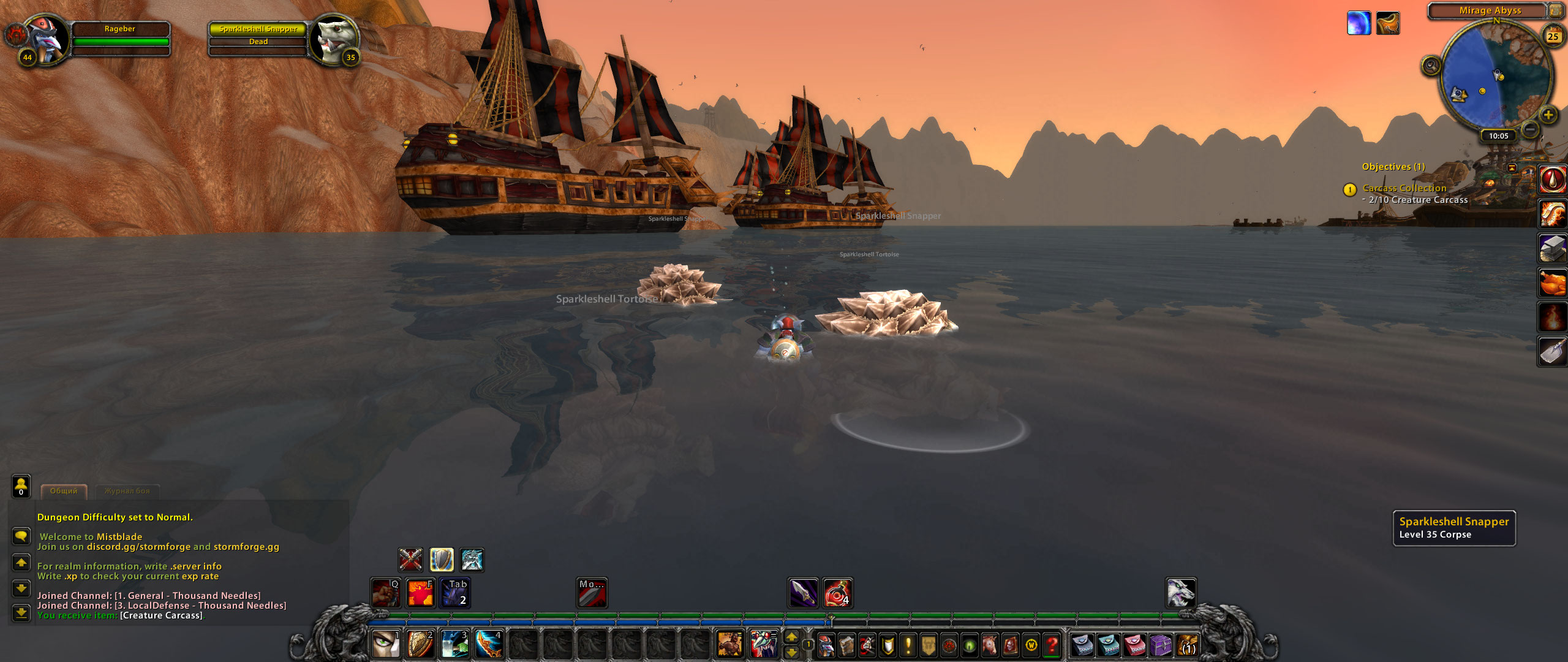Image resolution: width=1568 pixels, height=662 pixels.
Task: Activate the Defensive Stance shield icon
Action: (442, 560)
